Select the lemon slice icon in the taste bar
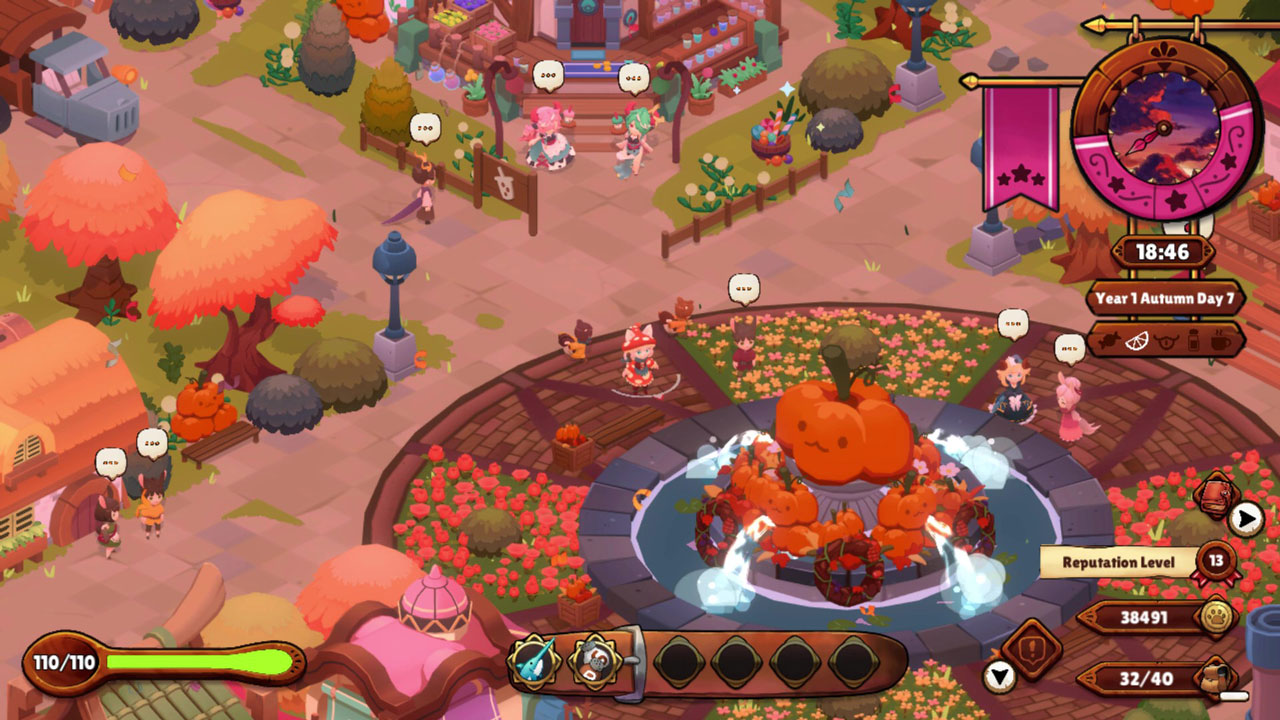Image resolution: width=1280 pixels, height=720 pixels. 1138,342
